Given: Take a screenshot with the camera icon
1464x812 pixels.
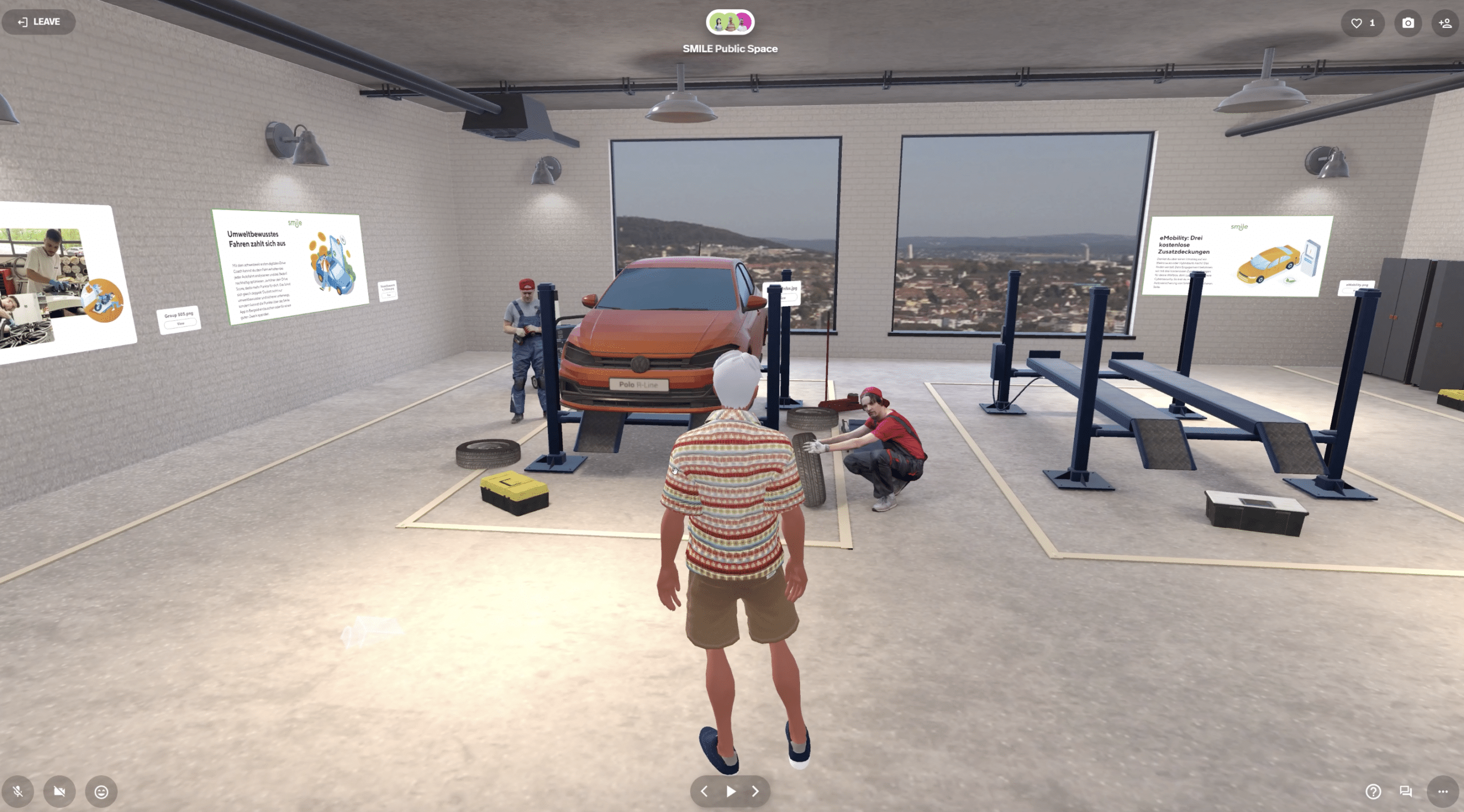Looking at the screenshot, I should 1409,23.
